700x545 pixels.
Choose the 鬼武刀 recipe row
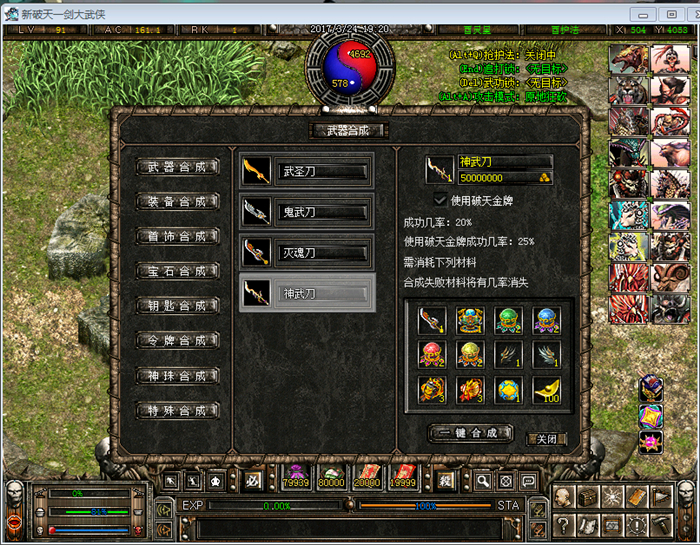click(x=308, y=212)
